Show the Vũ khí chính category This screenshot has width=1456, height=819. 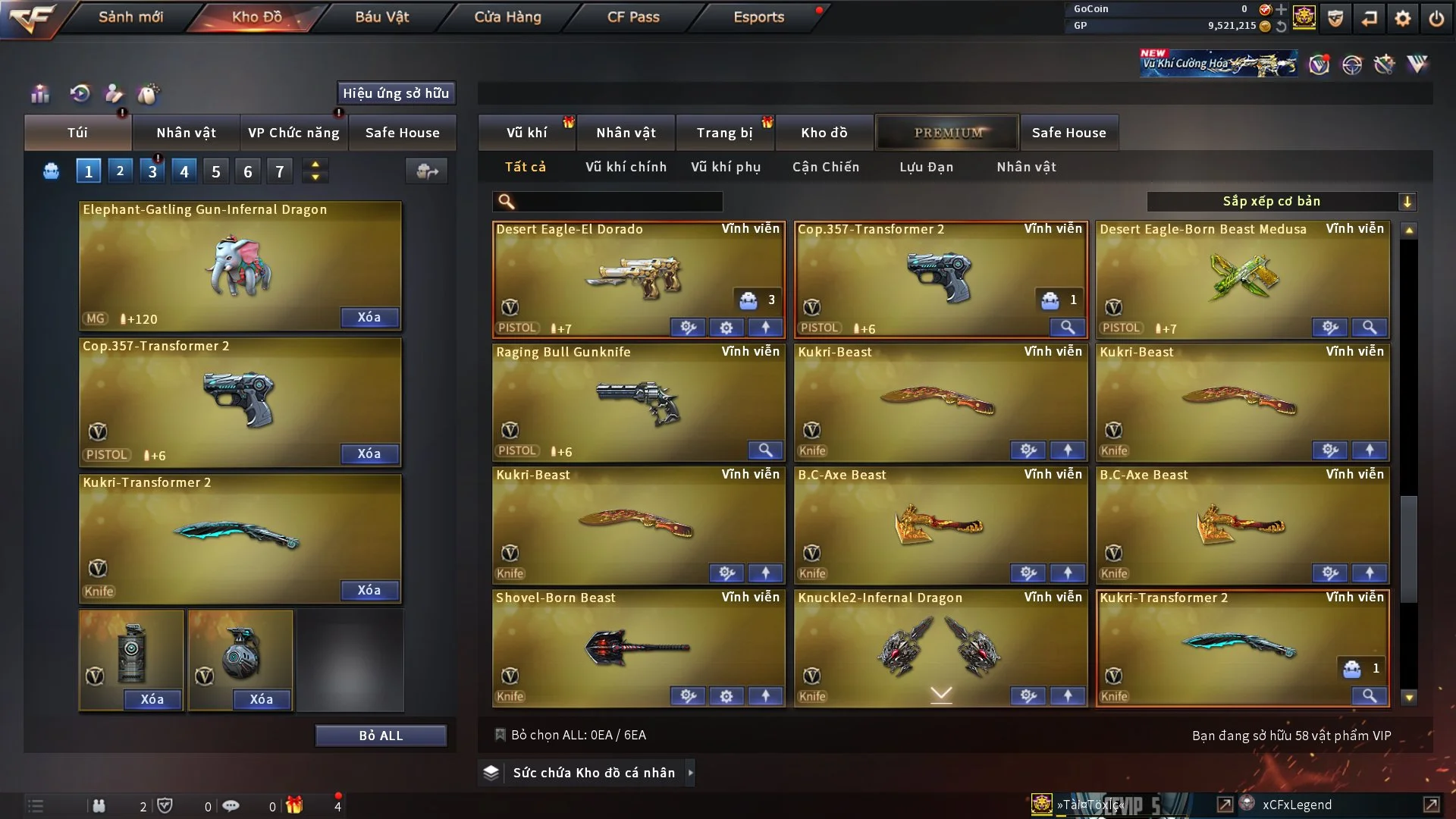[626, 167]
